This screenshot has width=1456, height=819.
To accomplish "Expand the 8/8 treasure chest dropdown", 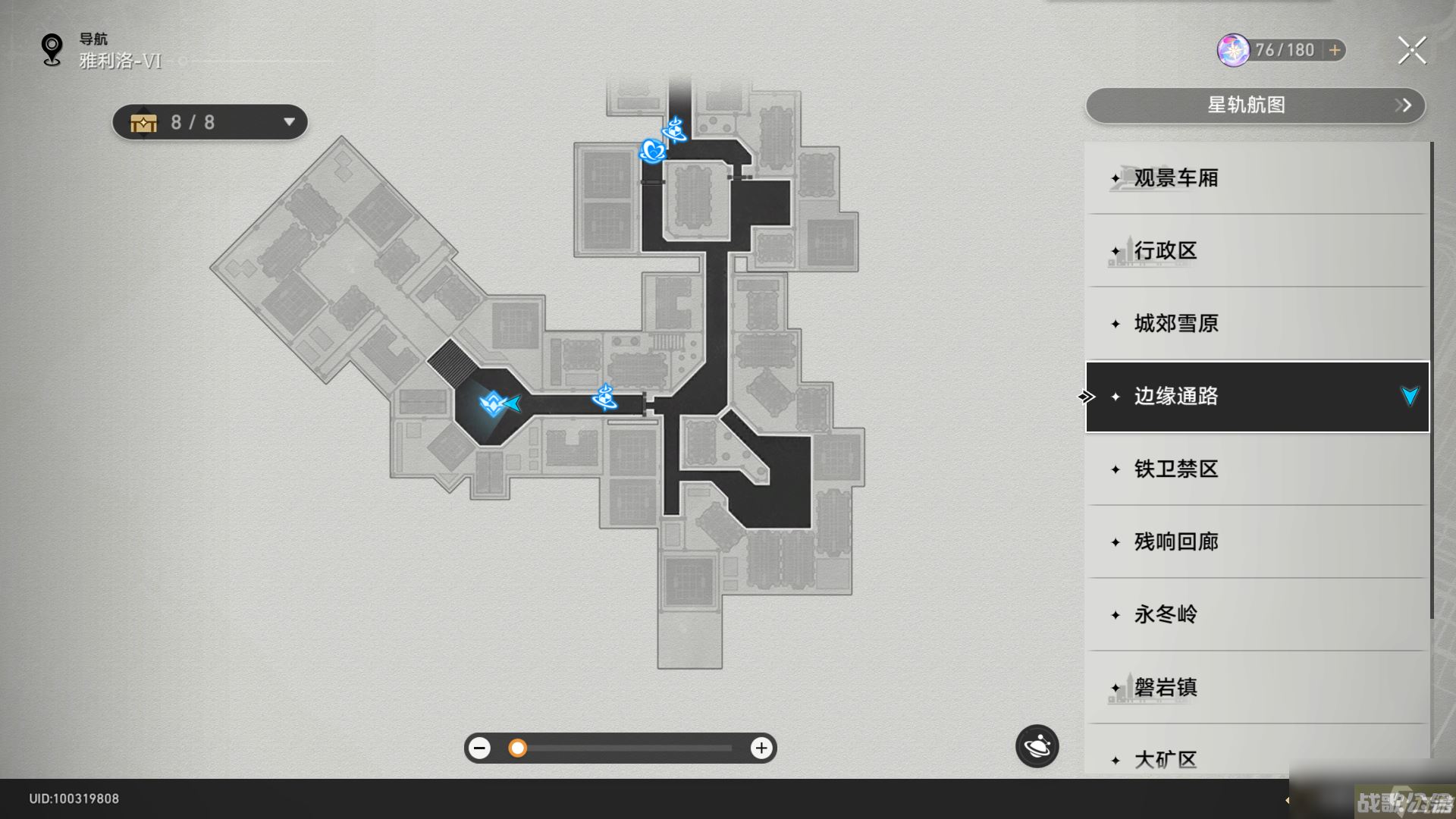I will coord(288,122).
